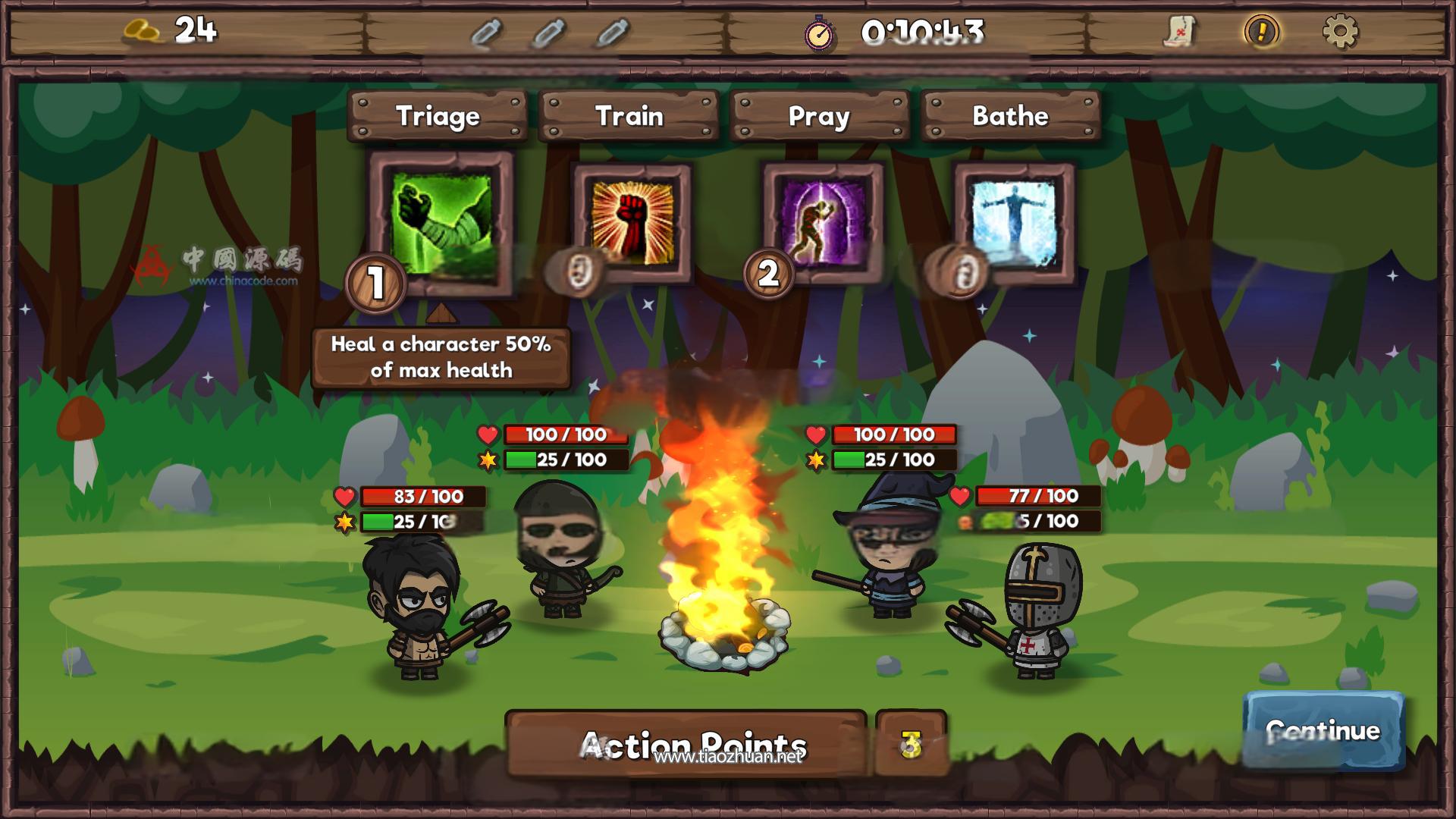Image resolution: width=1456 pixels, height=819 pixels.
Task: Select the Pray button
Action: point(819,116)
